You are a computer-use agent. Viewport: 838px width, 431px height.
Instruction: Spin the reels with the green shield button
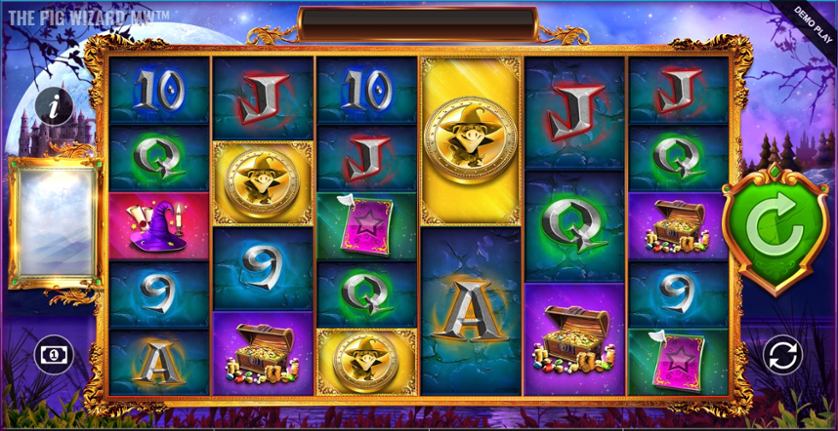[776, 233]
